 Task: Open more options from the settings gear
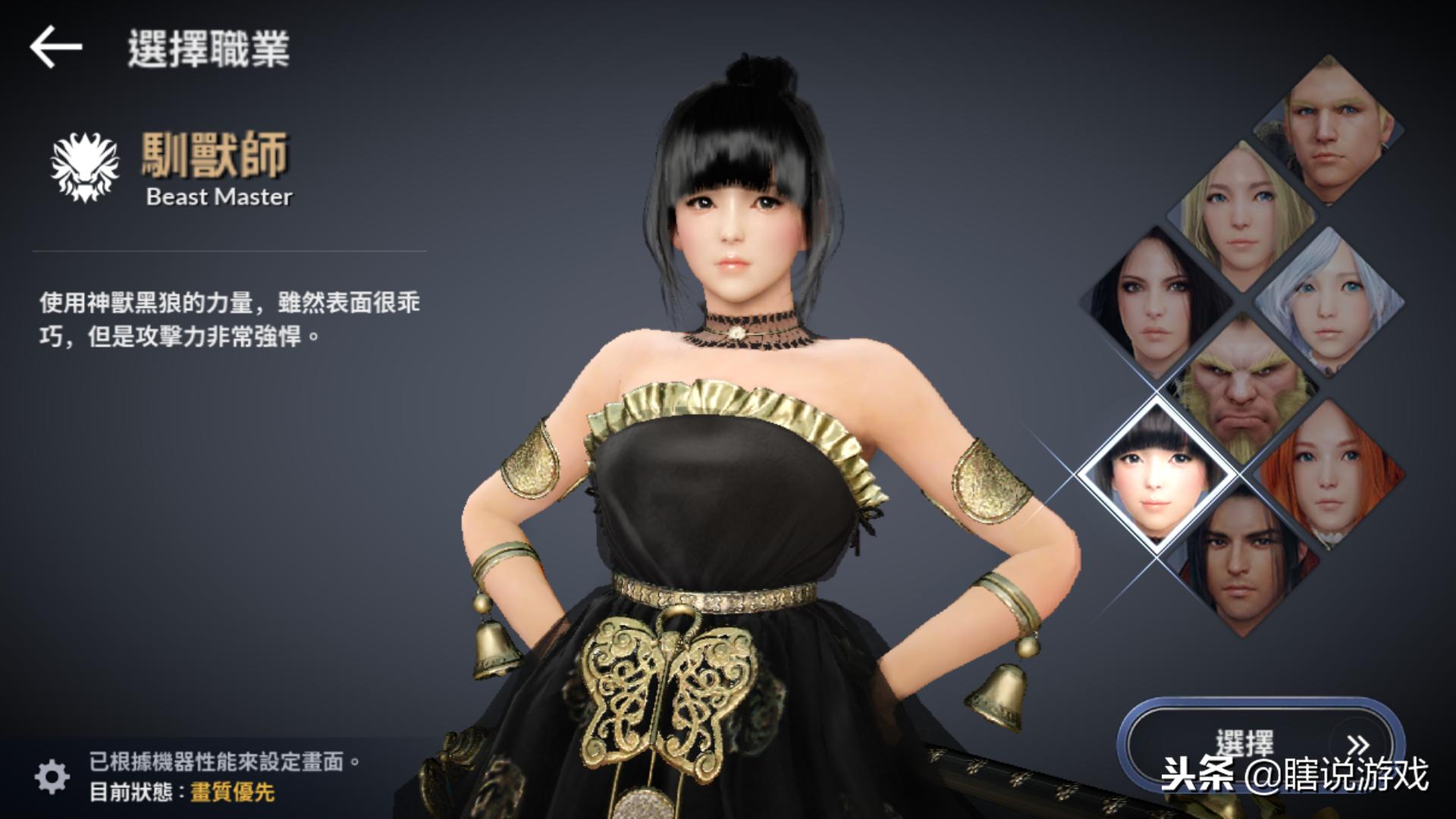coord(51,775)
